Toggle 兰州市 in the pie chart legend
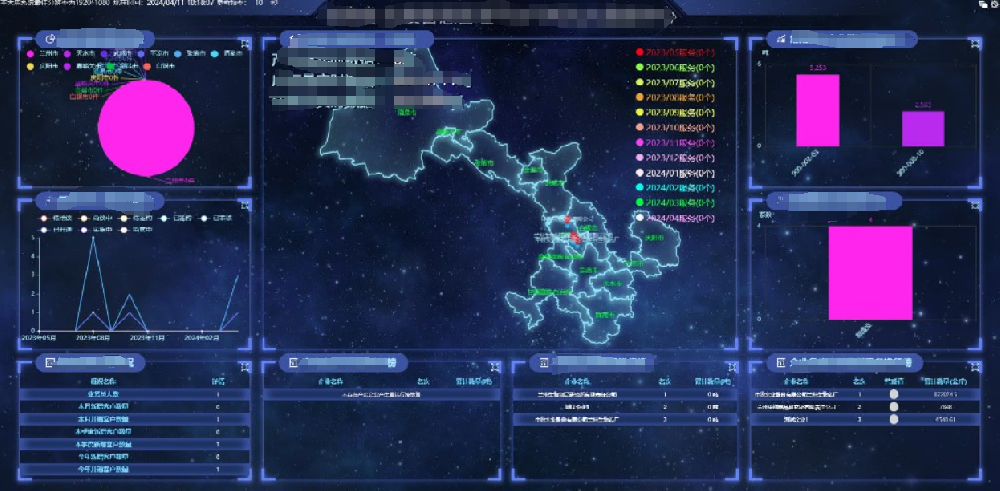 coord(45,53)
